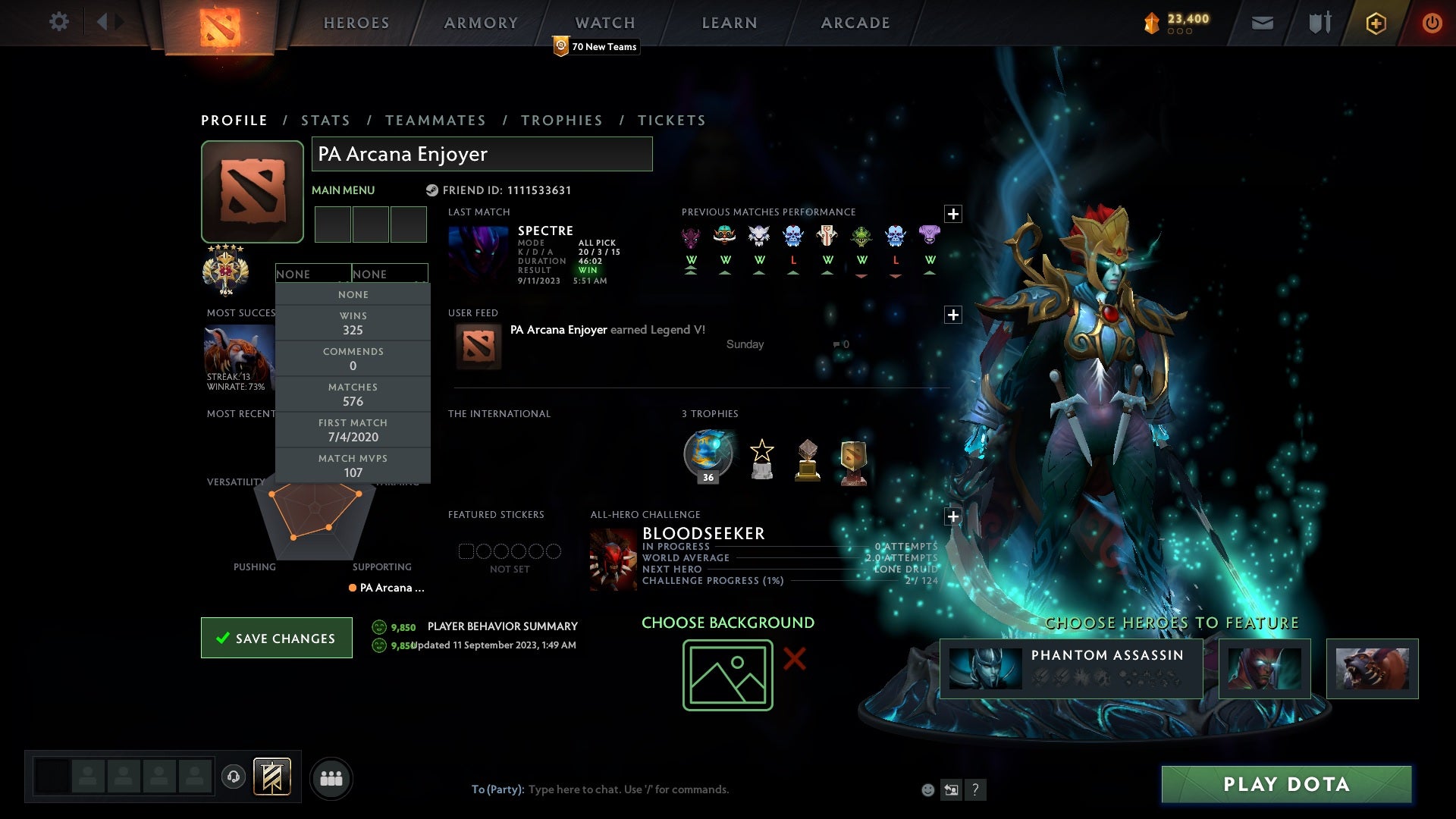Click the emoticon smiley in the chat bar
The height and width of the screenshot is (819, 1456).
(928, 789)
